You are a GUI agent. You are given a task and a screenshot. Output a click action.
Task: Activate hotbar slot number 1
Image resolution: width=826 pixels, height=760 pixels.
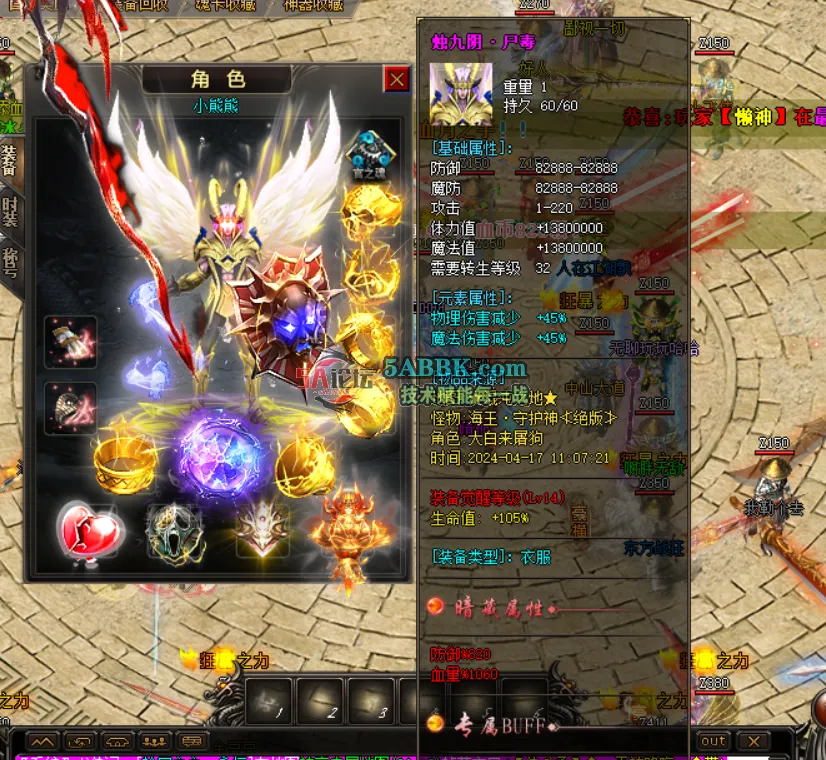point(268,700)
